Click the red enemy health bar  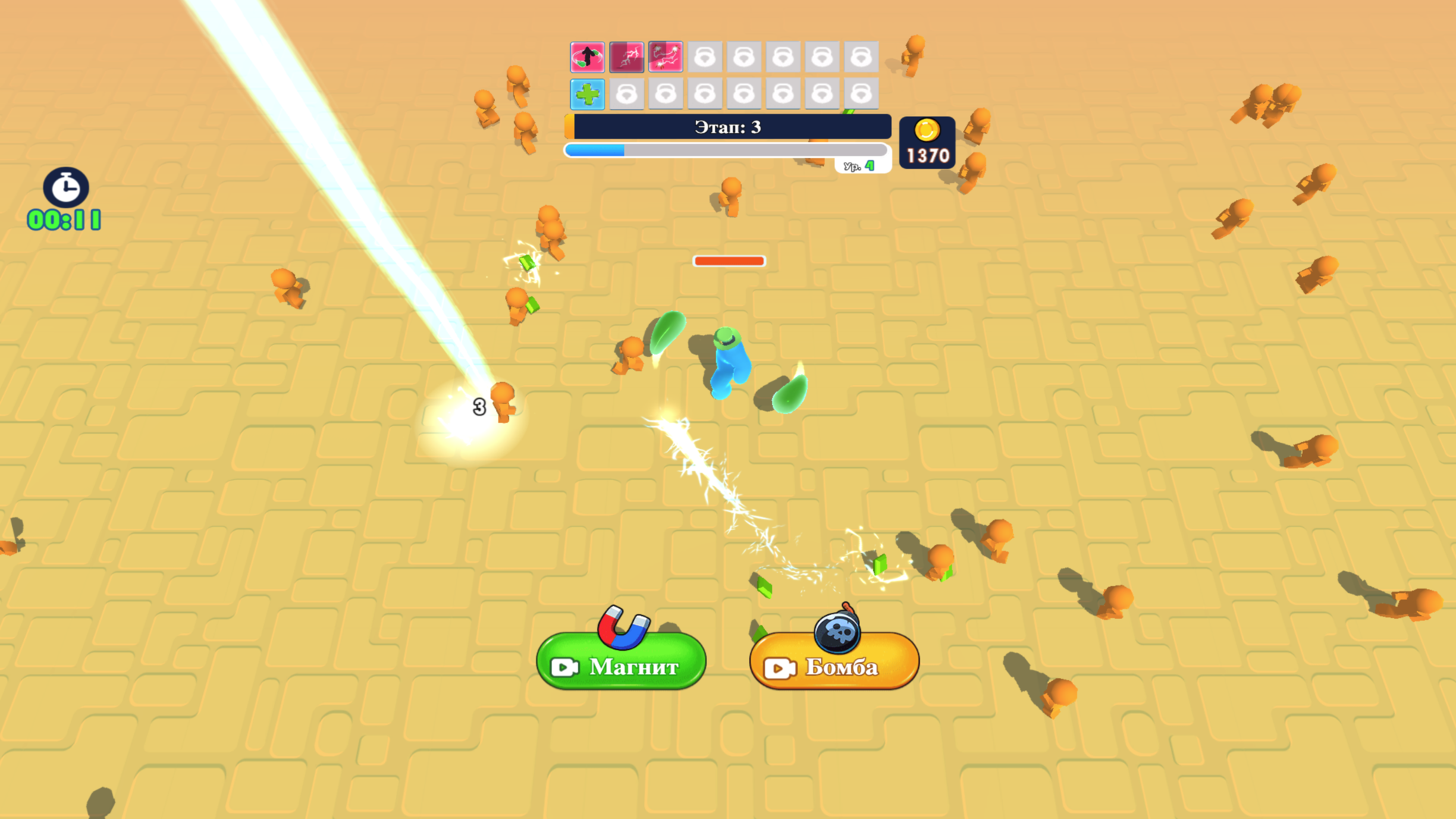pyautogui.click(x=728, y=261)
